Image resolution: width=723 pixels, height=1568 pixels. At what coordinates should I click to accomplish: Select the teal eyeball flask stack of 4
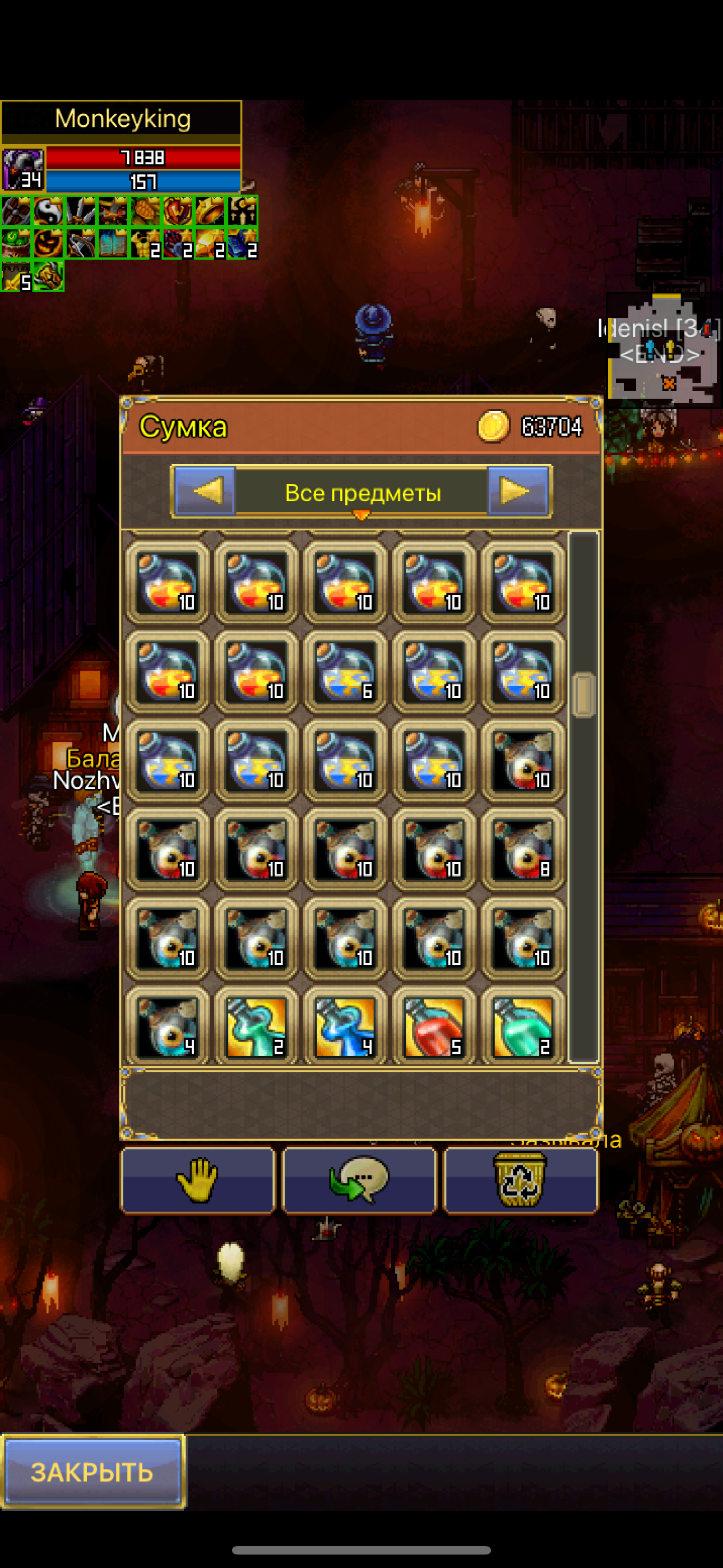[168, 1027]
